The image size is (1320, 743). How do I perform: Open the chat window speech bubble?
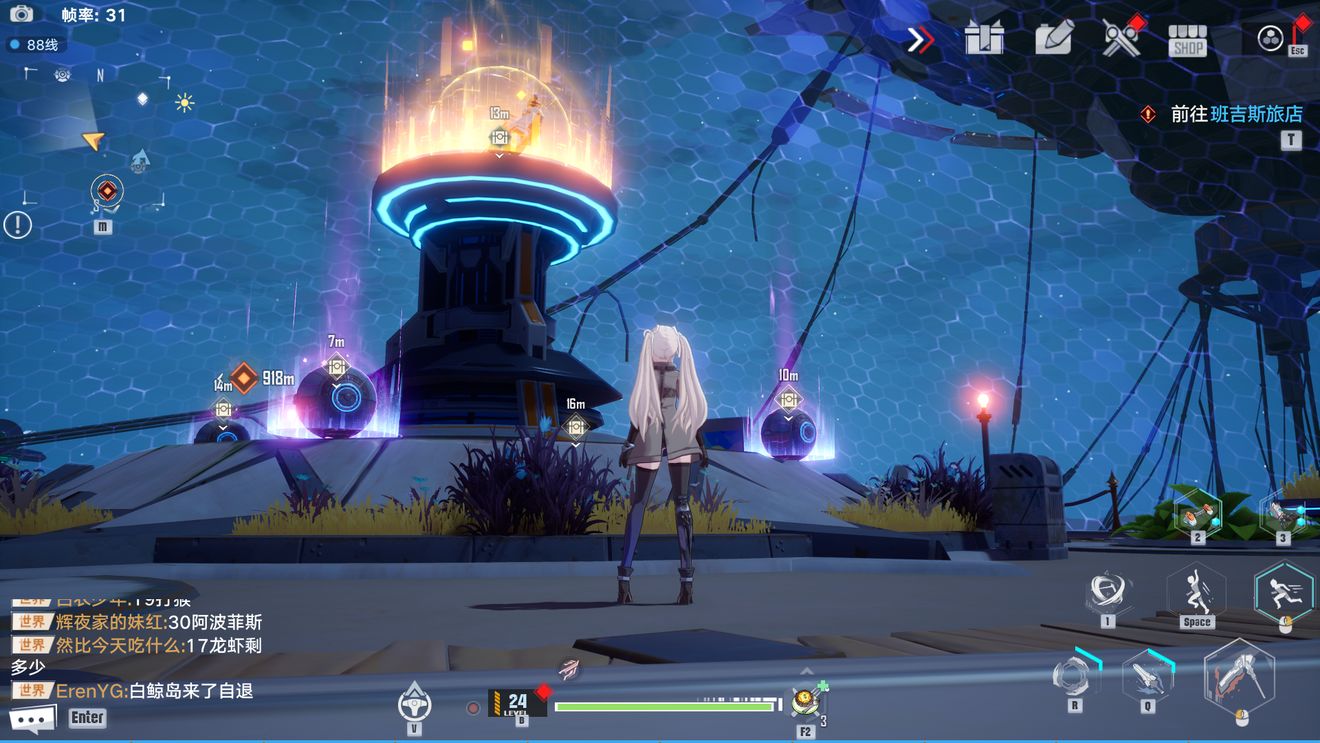point(32,719)
